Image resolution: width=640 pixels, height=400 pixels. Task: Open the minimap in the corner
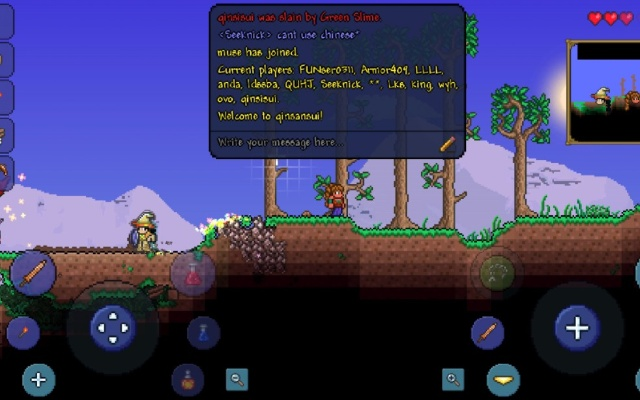[x=604, y=92]
